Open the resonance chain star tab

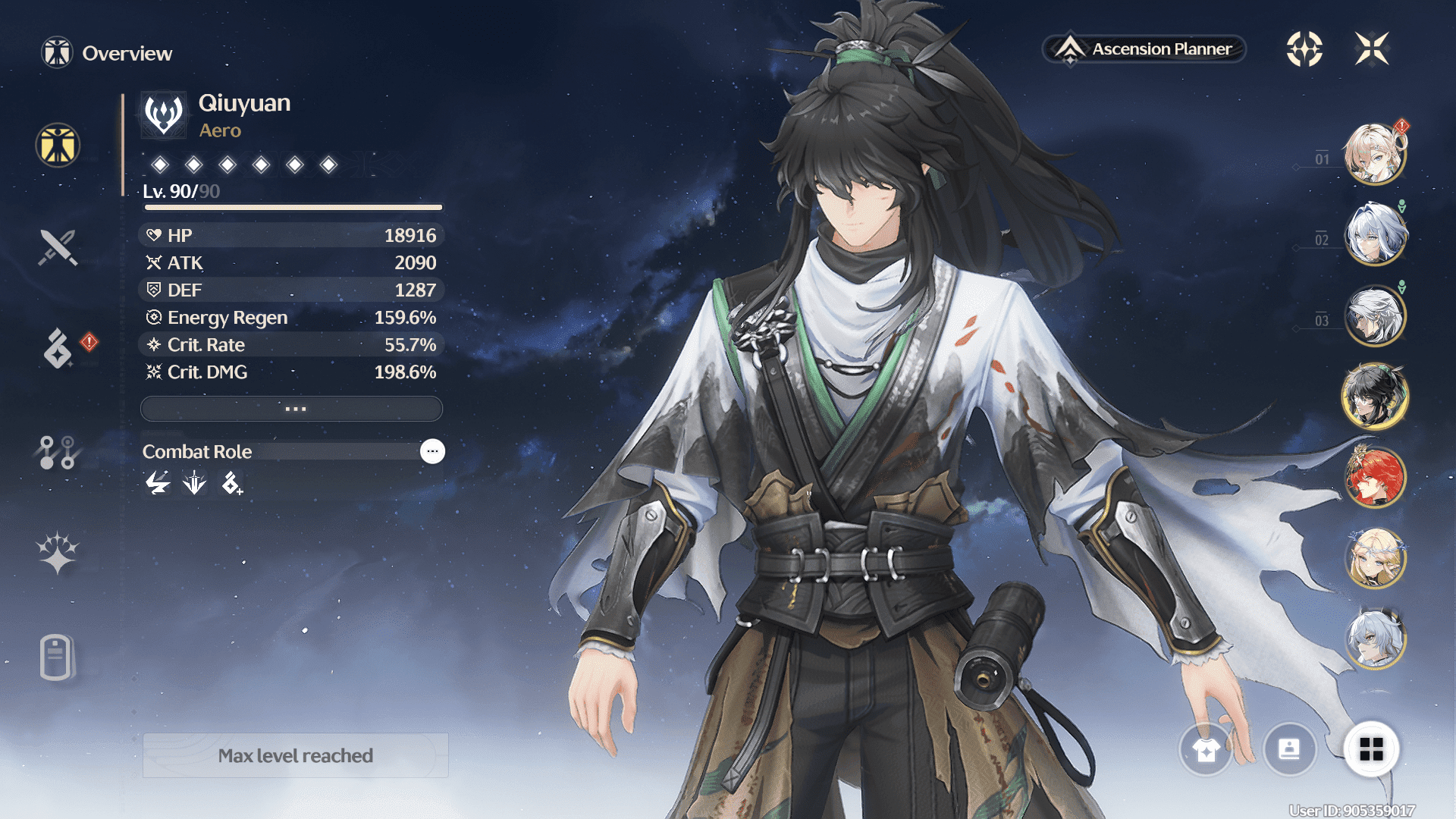[58, 553]
